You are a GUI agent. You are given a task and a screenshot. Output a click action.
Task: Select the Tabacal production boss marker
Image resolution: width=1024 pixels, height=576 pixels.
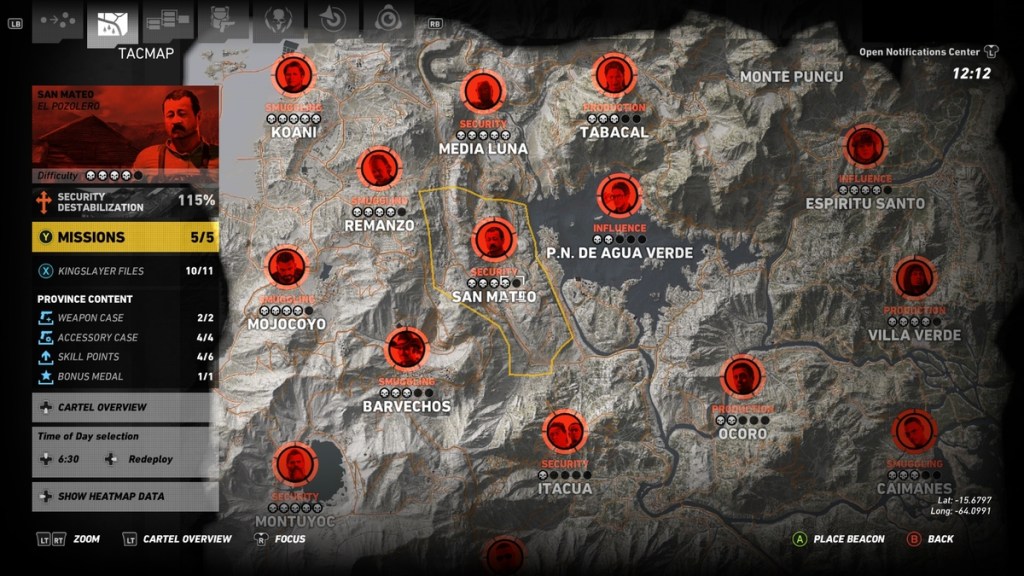pos(614,76)
